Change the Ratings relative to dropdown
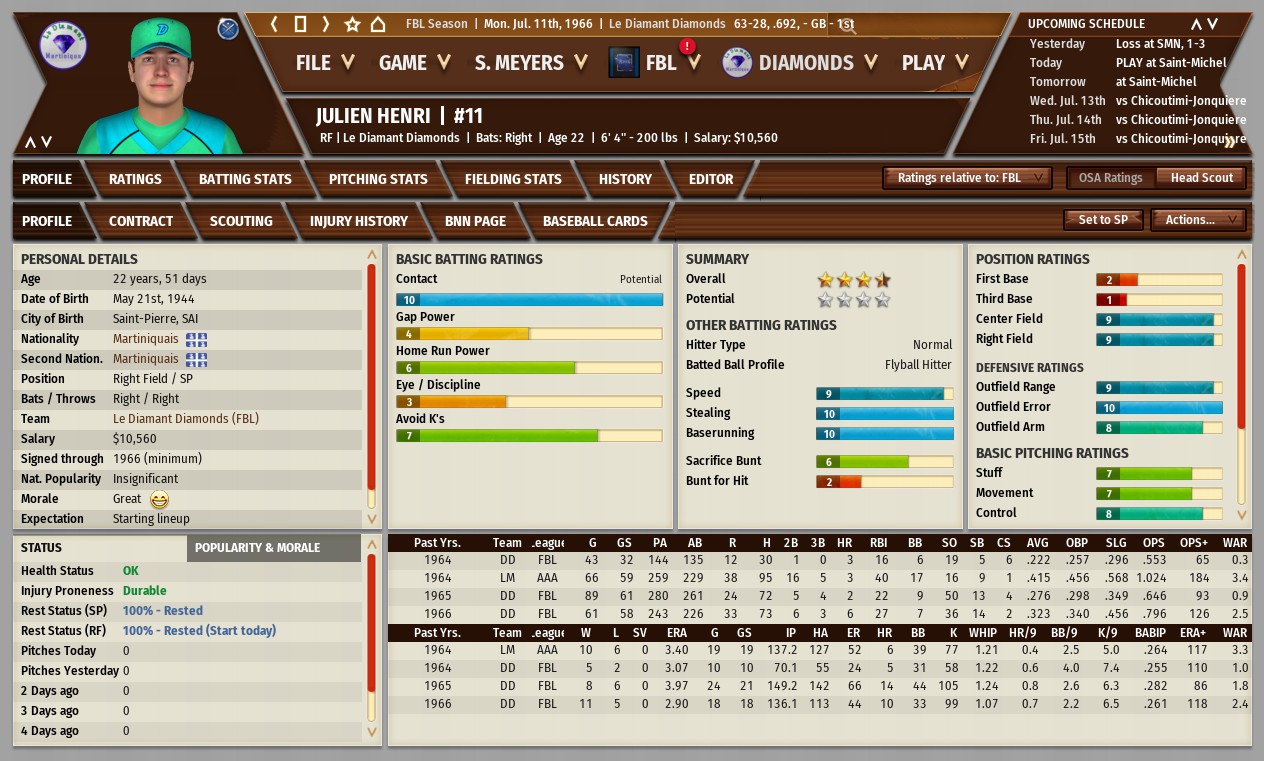 966,178
